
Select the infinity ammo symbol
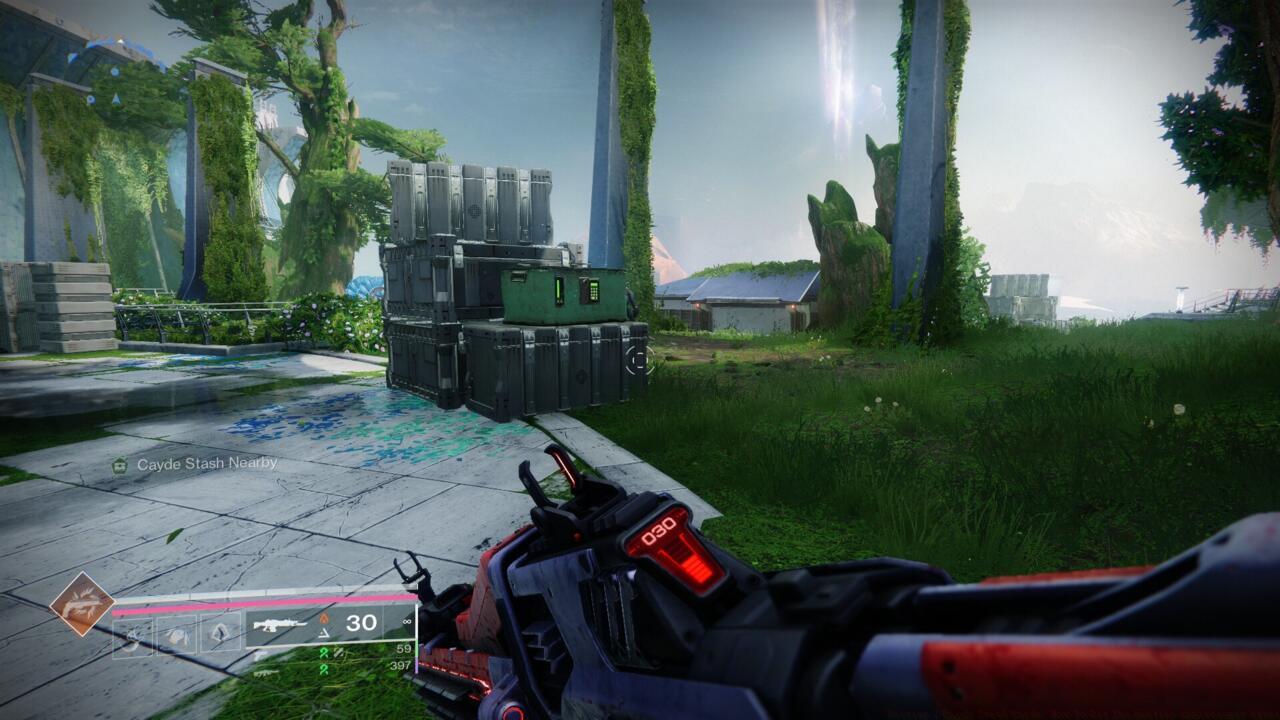point(406,622)
